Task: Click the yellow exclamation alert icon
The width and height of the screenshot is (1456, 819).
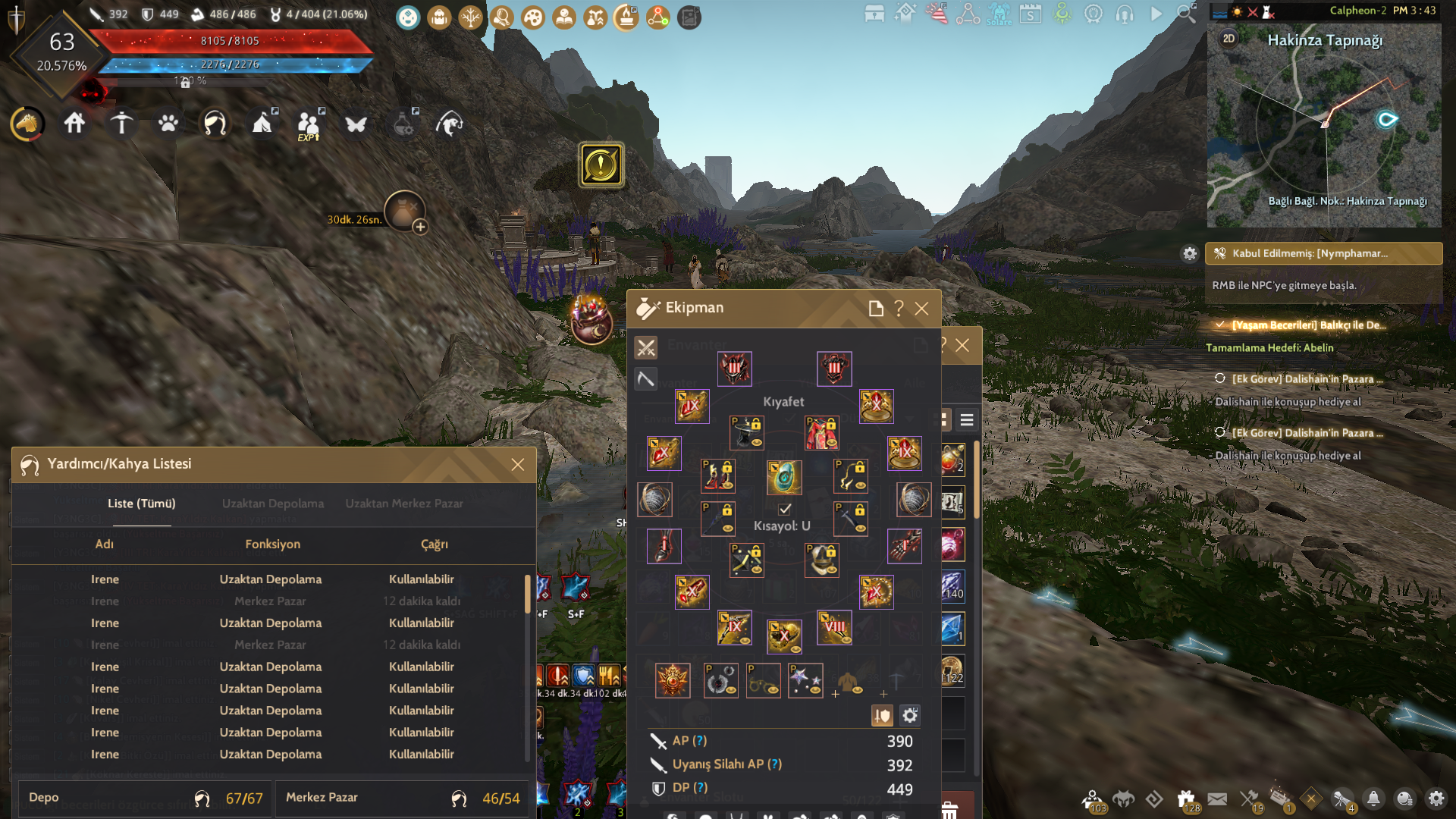Action: tap(602, 165)
